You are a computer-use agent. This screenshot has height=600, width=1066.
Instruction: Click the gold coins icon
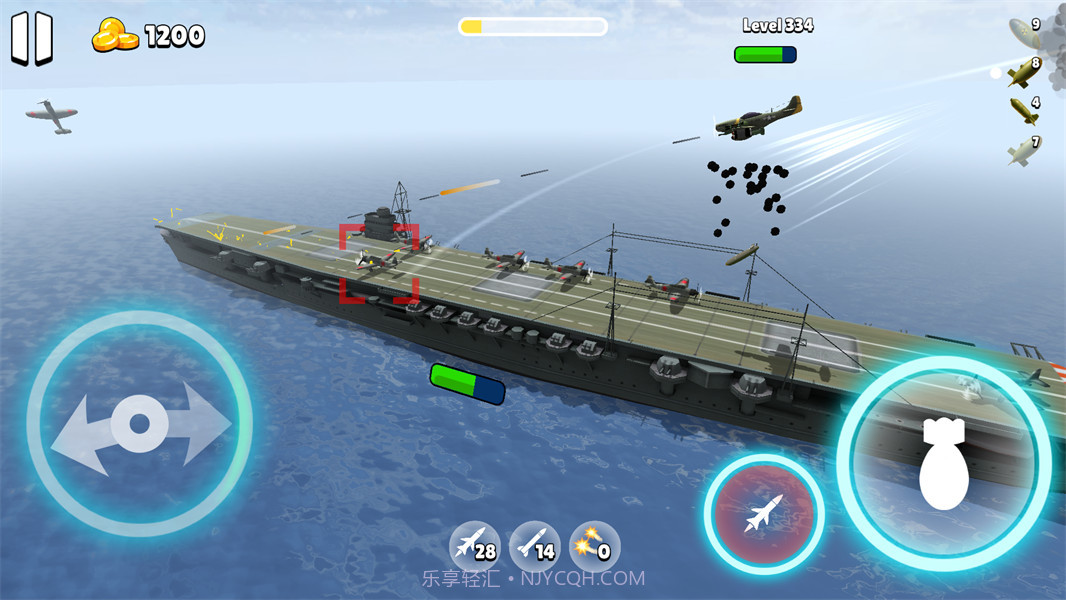tap(116, 37)
